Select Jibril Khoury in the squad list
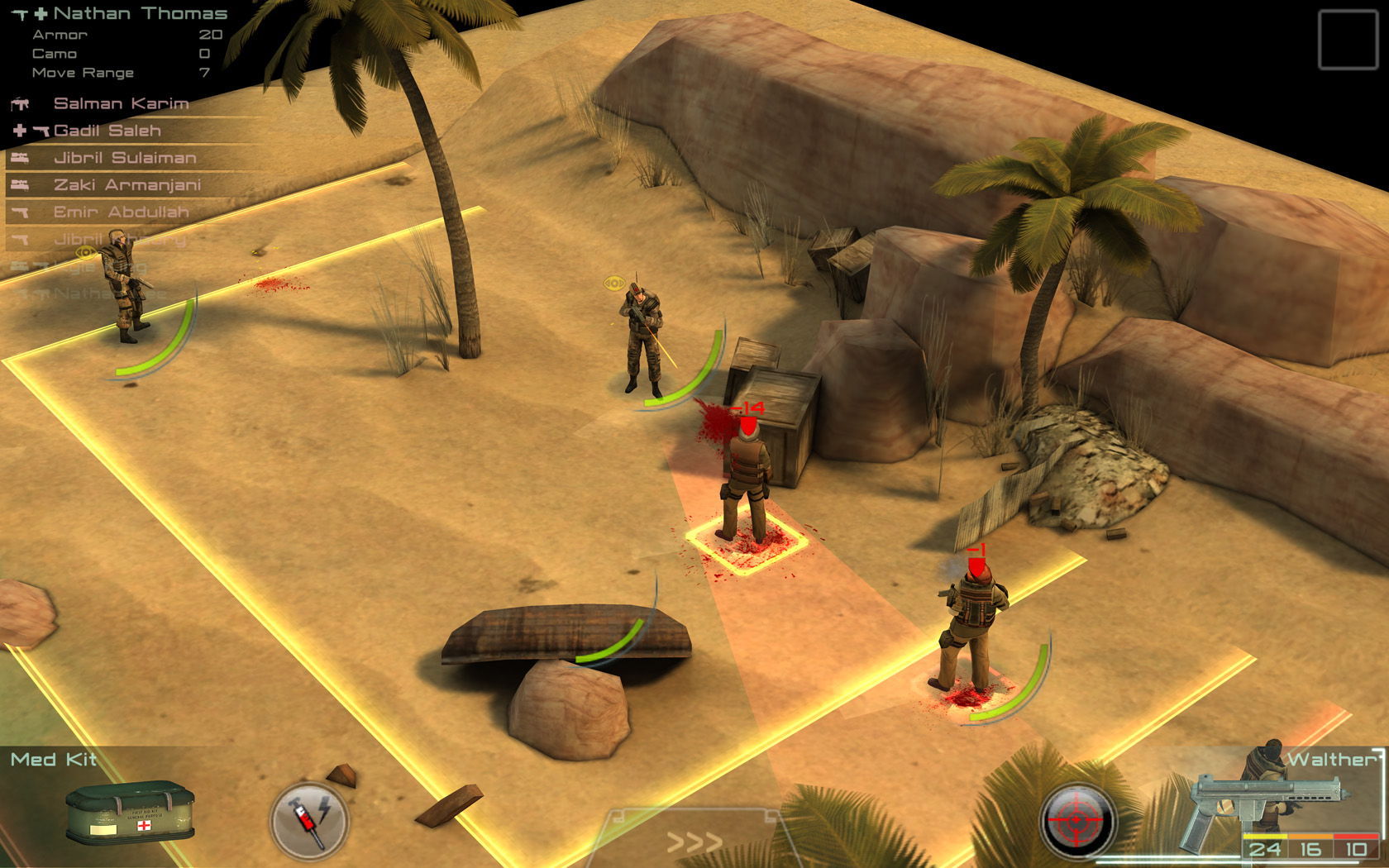Screen dimensions: 1389x868 tap(121, 240)
